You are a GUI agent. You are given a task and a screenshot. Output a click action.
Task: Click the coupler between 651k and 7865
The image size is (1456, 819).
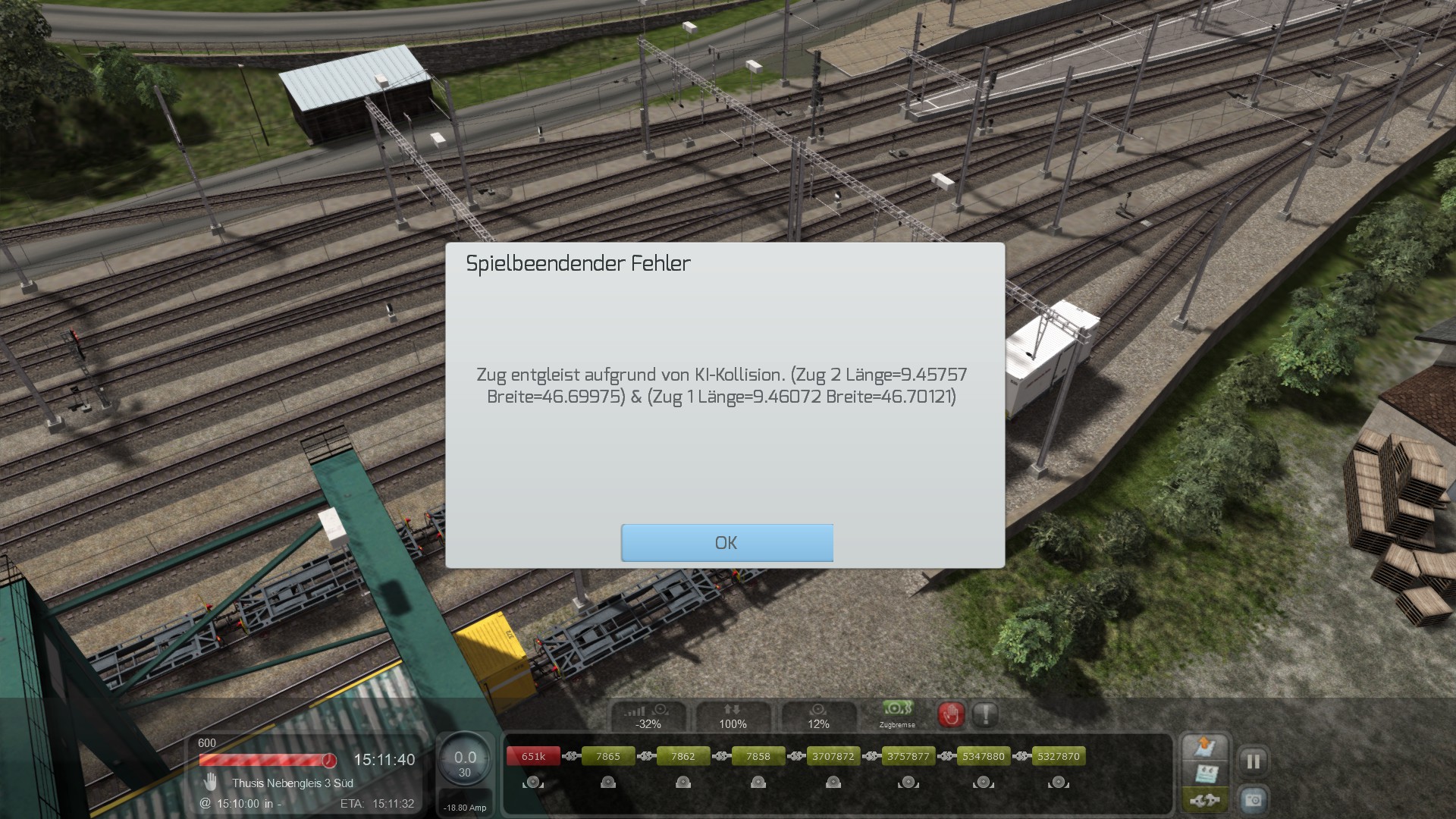[571, 756]
